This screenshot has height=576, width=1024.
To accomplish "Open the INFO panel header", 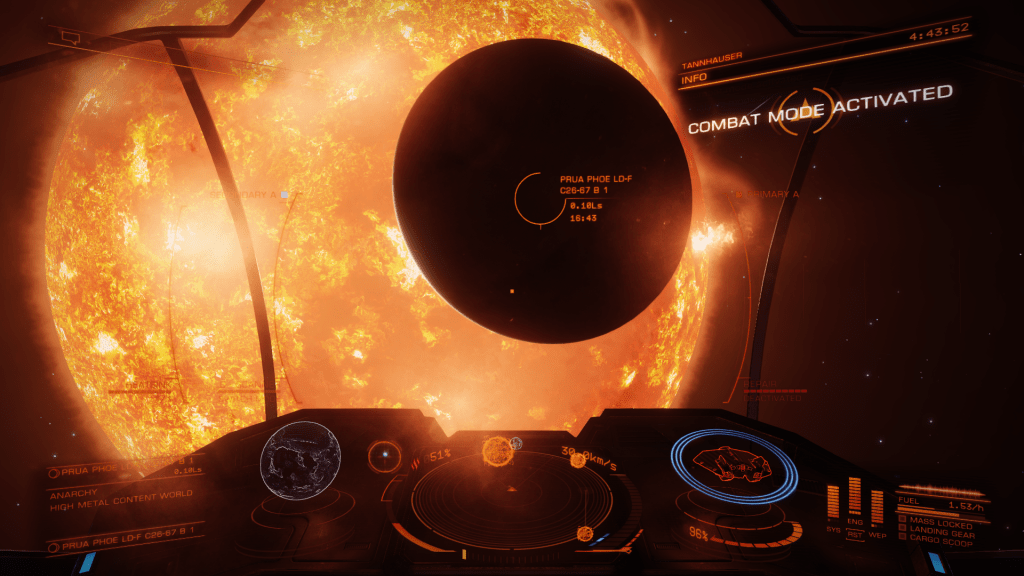I will point(694,77).
